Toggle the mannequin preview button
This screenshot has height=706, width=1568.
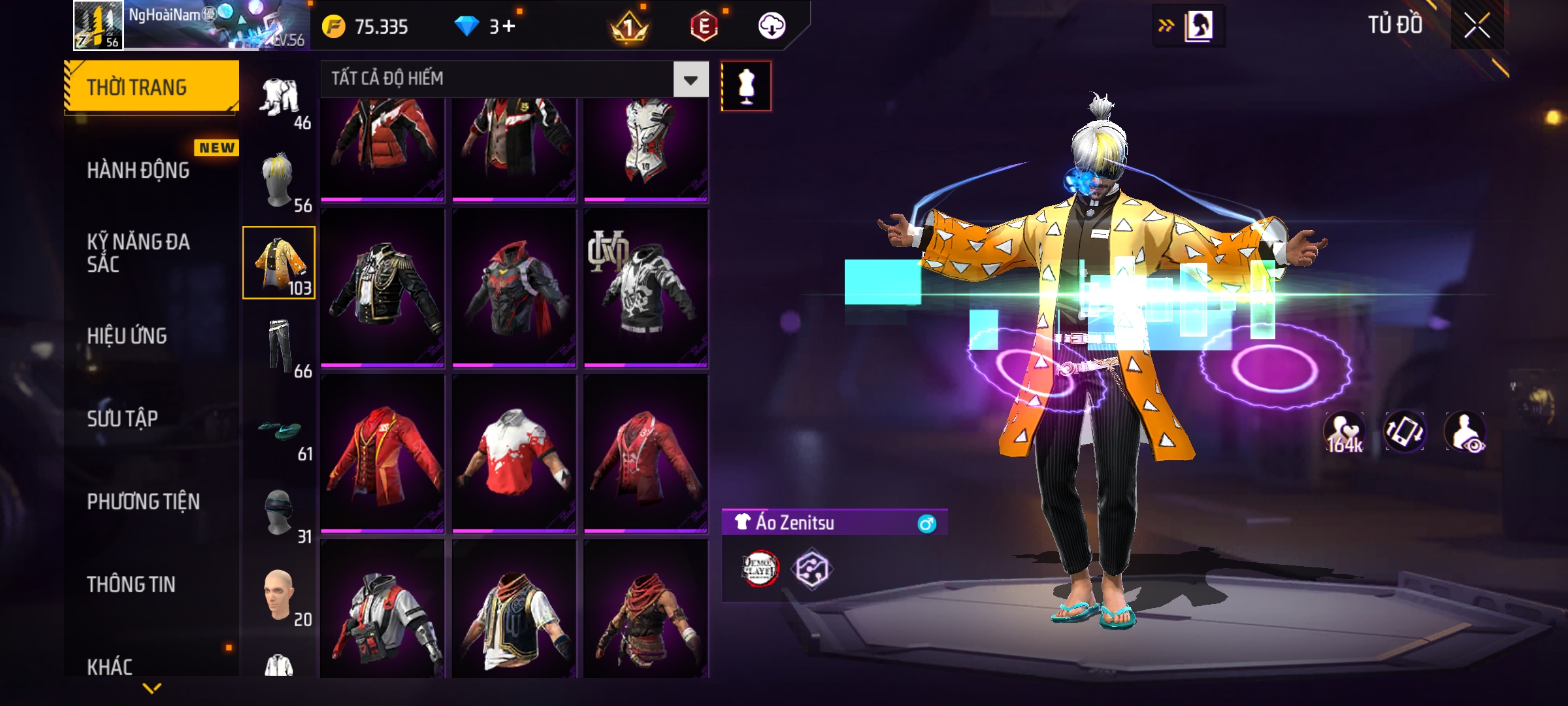pos(746,86)
